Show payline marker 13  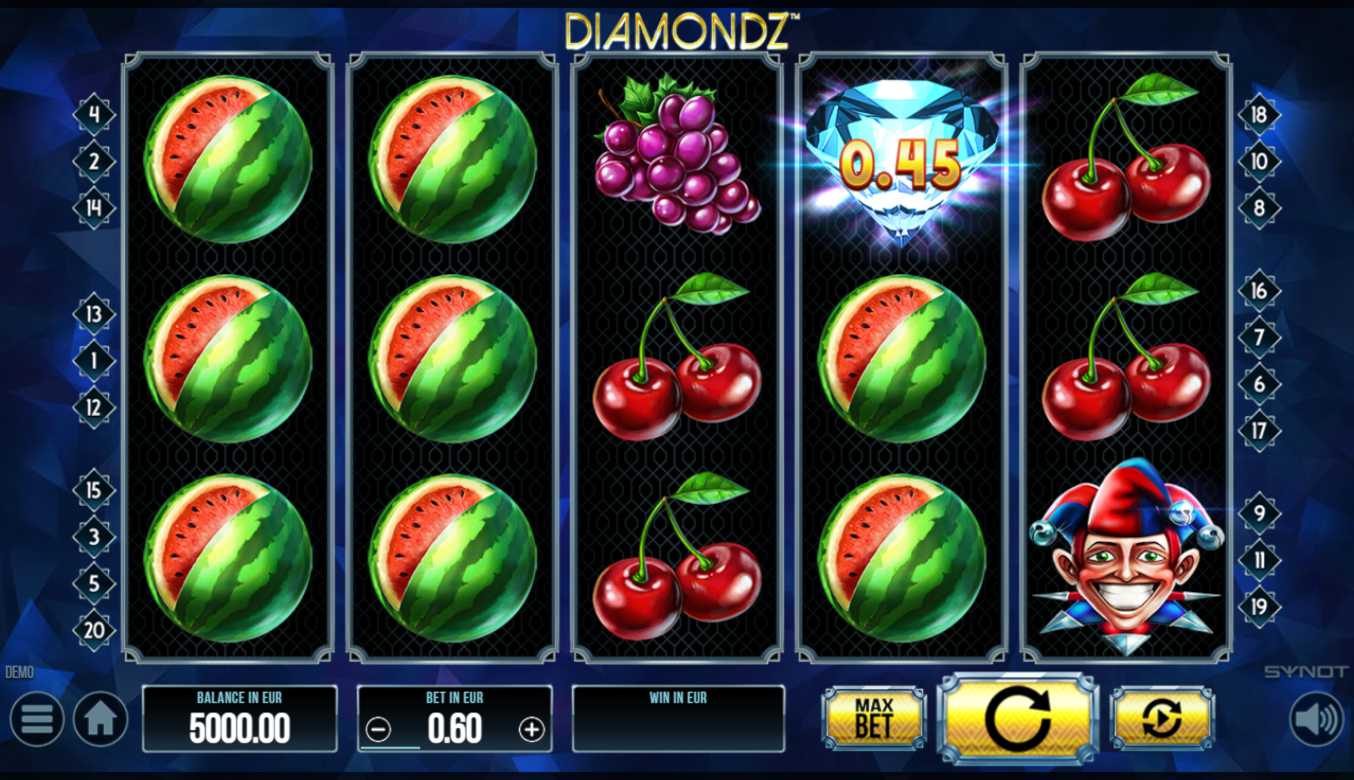tap(95, 314)
